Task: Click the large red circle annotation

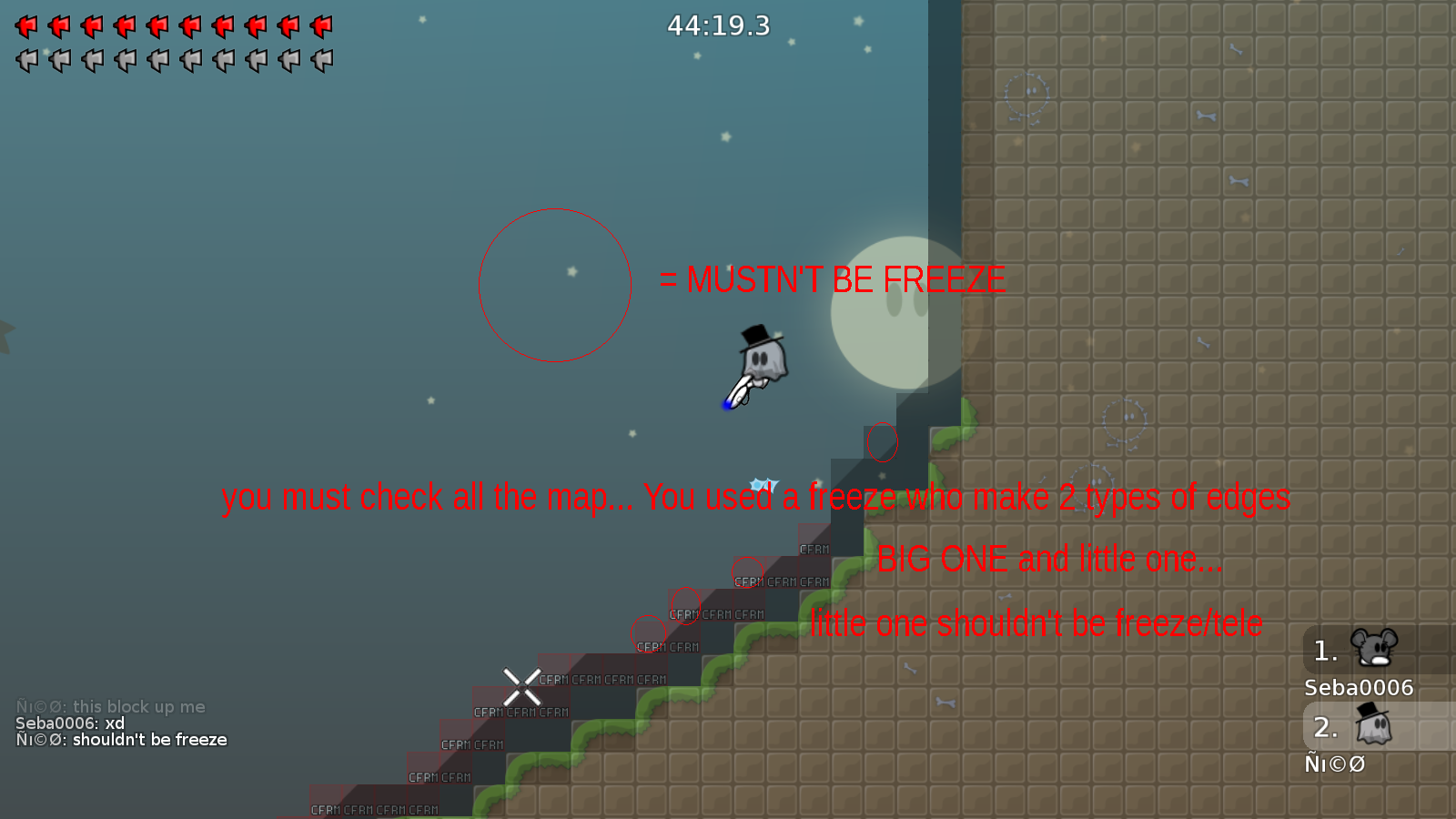Action: (x=555, y=286)
